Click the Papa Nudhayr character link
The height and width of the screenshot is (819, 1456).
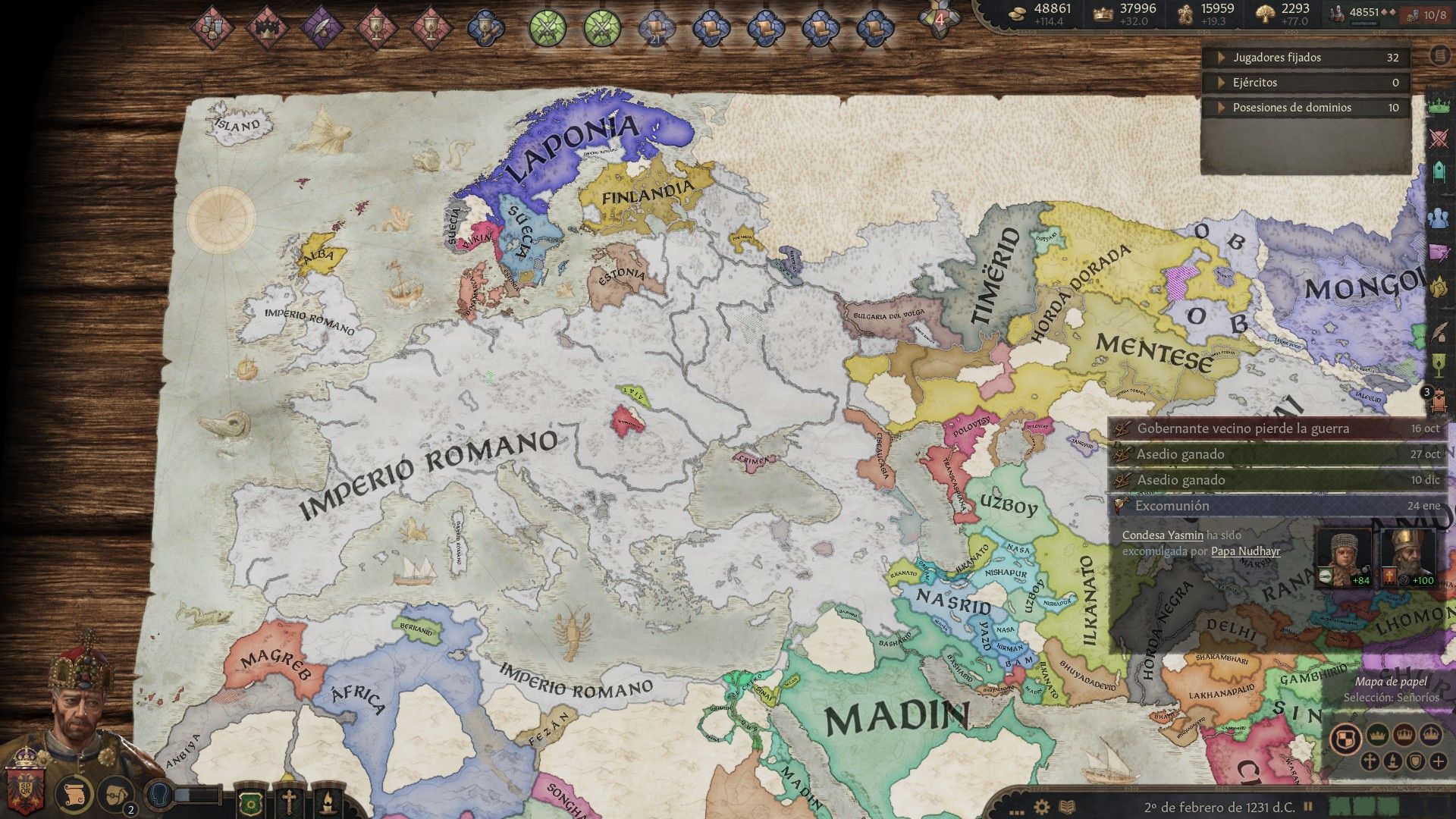(1246, 552)
